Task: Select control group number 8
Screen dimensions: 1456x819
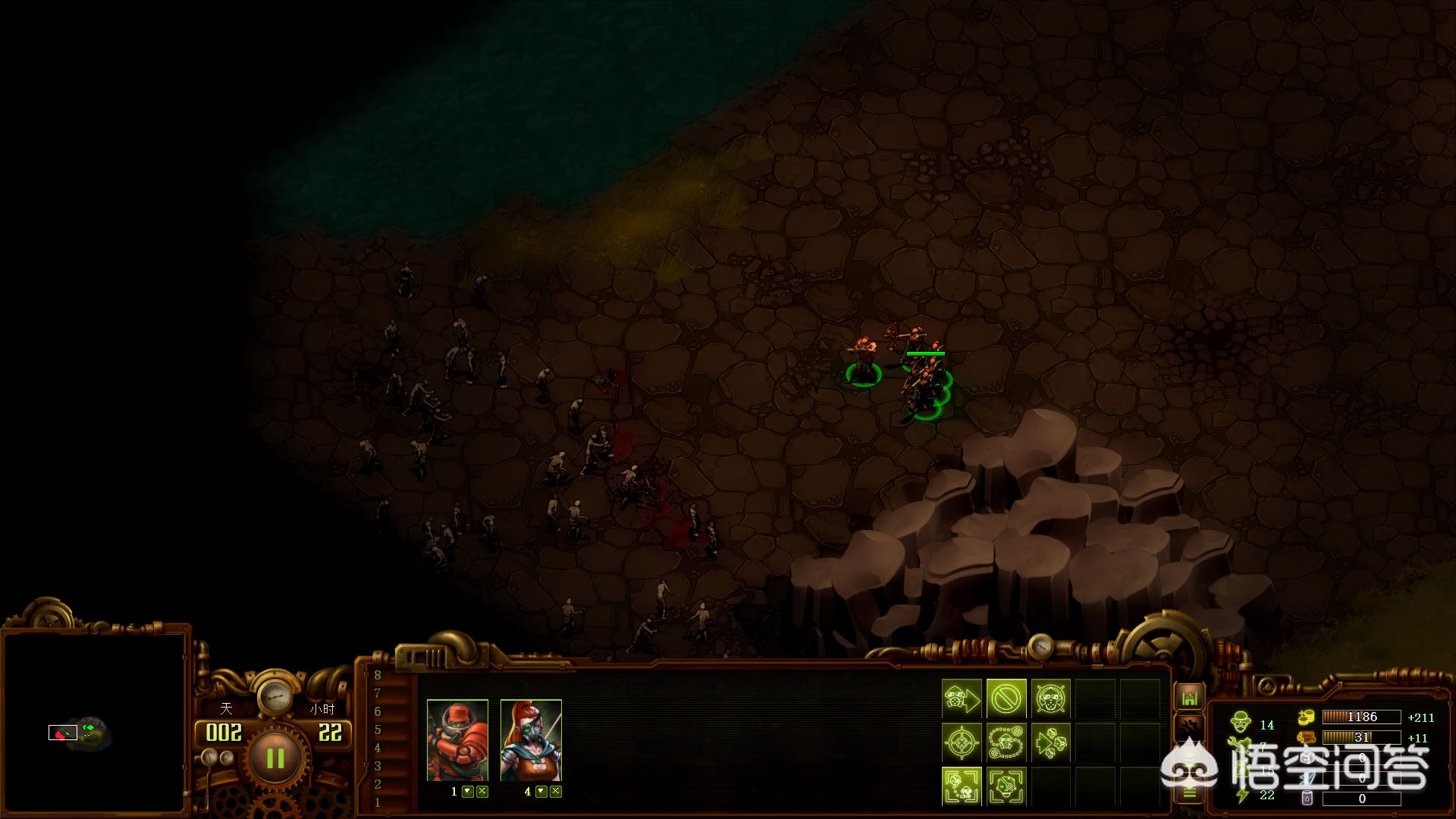Action: [378, 675]
